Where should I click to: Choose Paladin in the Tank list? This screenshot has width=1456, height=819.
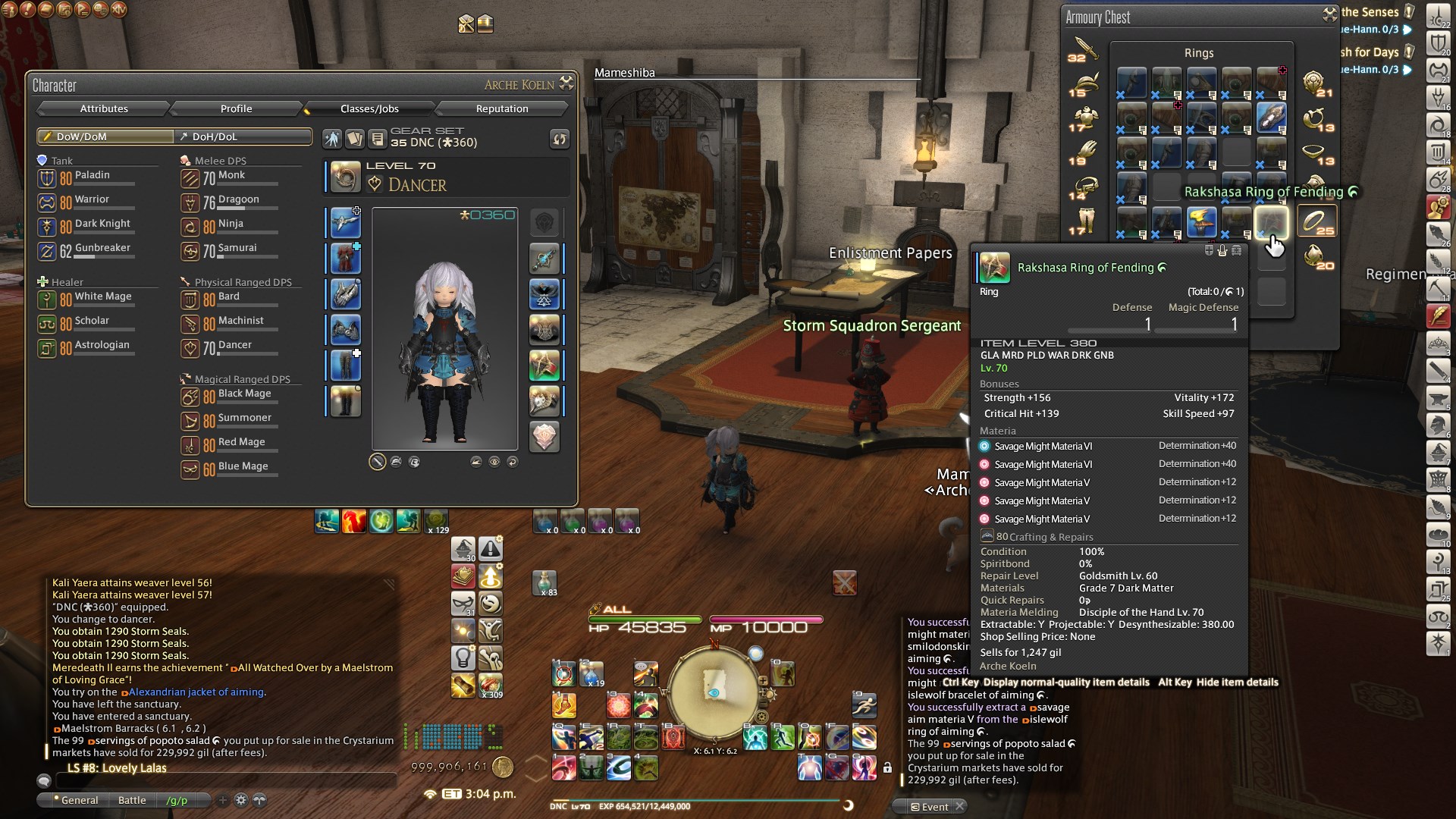point(92,175)
